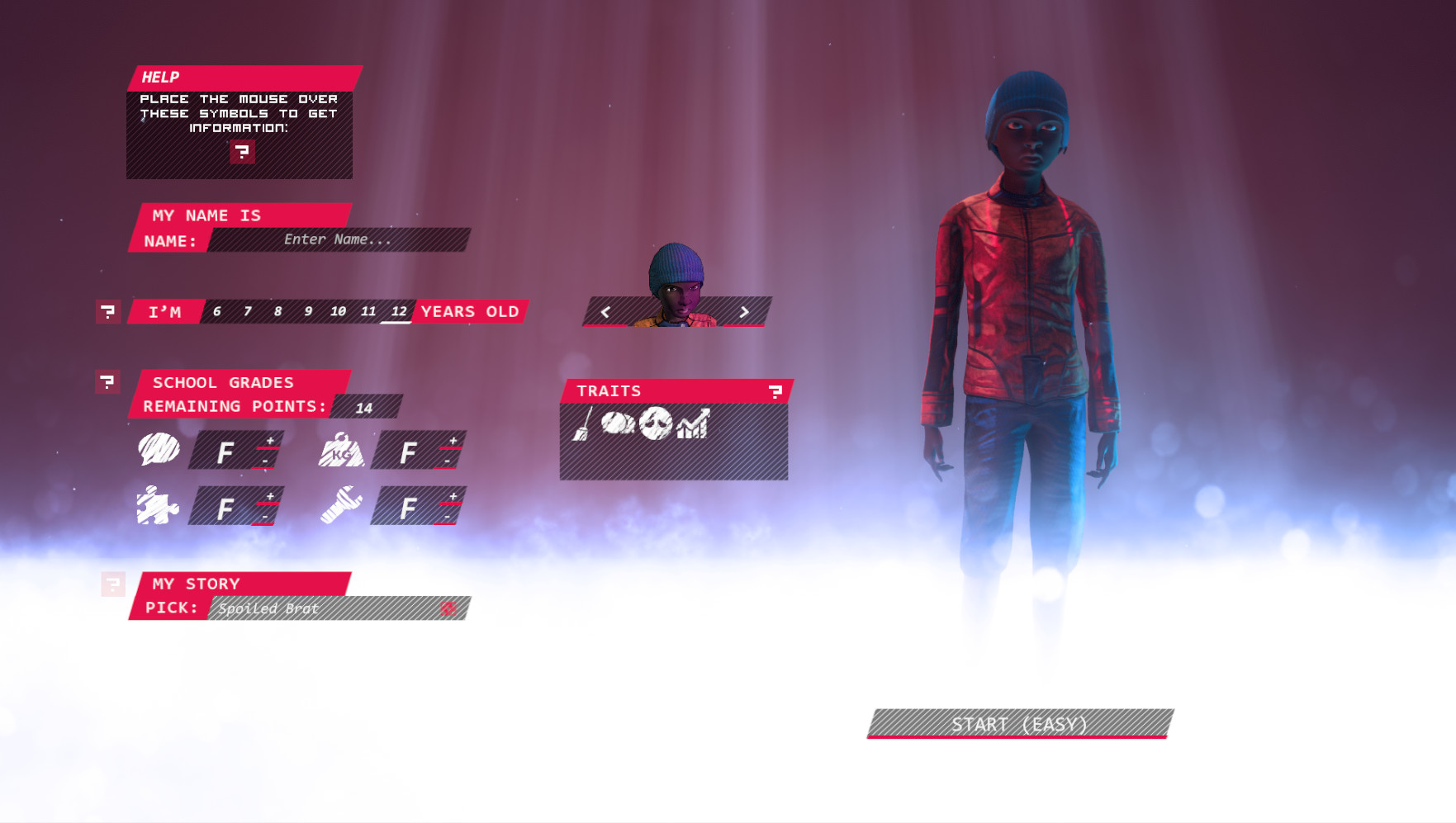Open the Spoiled Brat story picker
Screen dimensions: 1456x823
coord(330,609)
